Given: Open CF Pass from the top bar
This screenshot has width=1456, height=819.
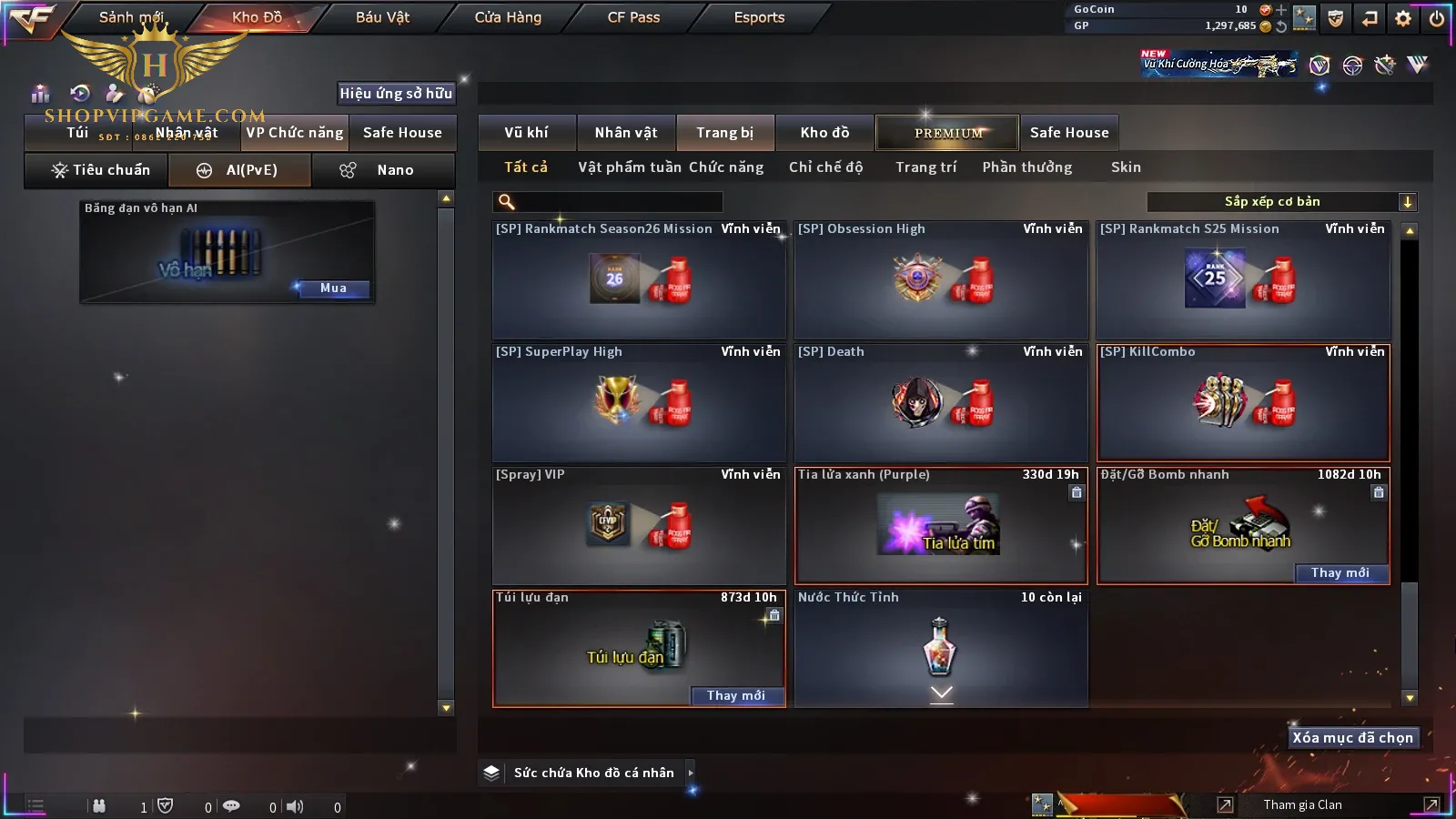Looking at the screenshot, I should point(633,17).
